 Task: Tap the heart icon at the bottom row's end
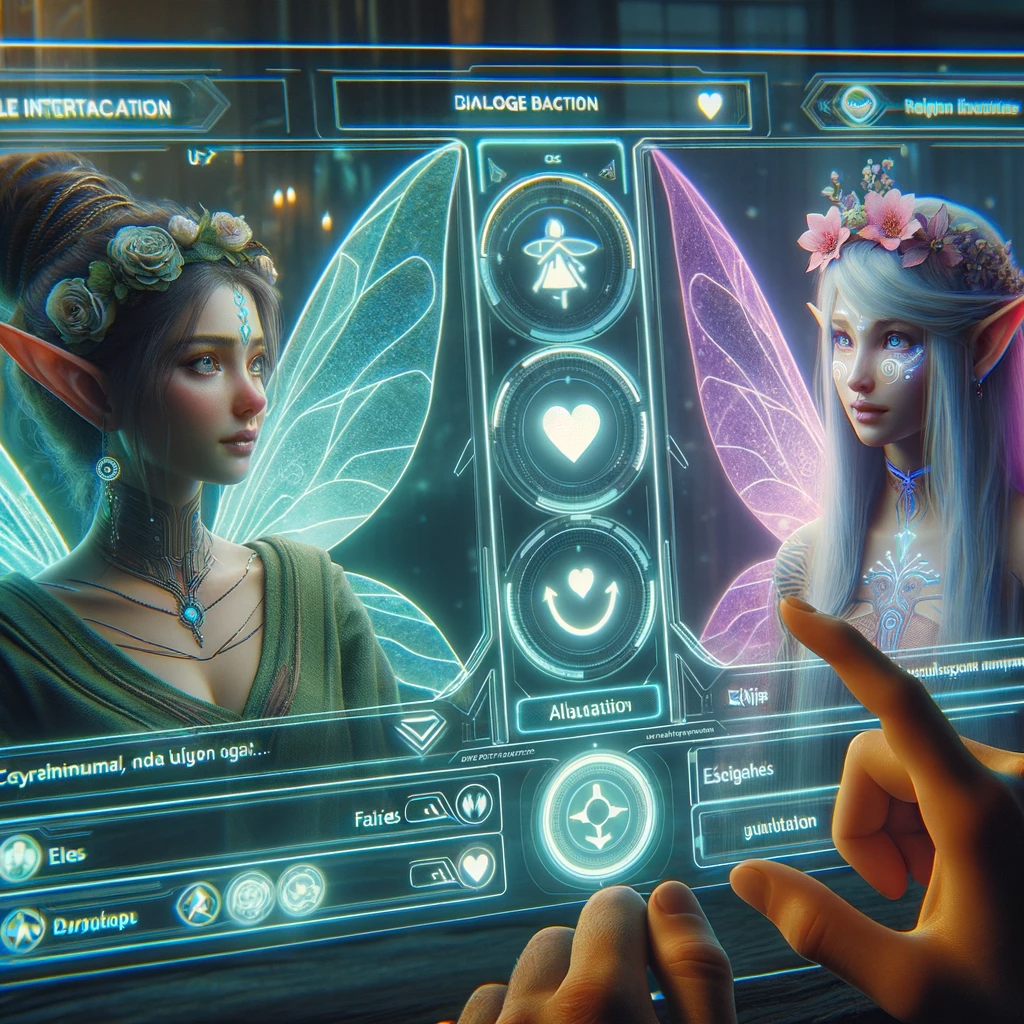coord(476,867)
